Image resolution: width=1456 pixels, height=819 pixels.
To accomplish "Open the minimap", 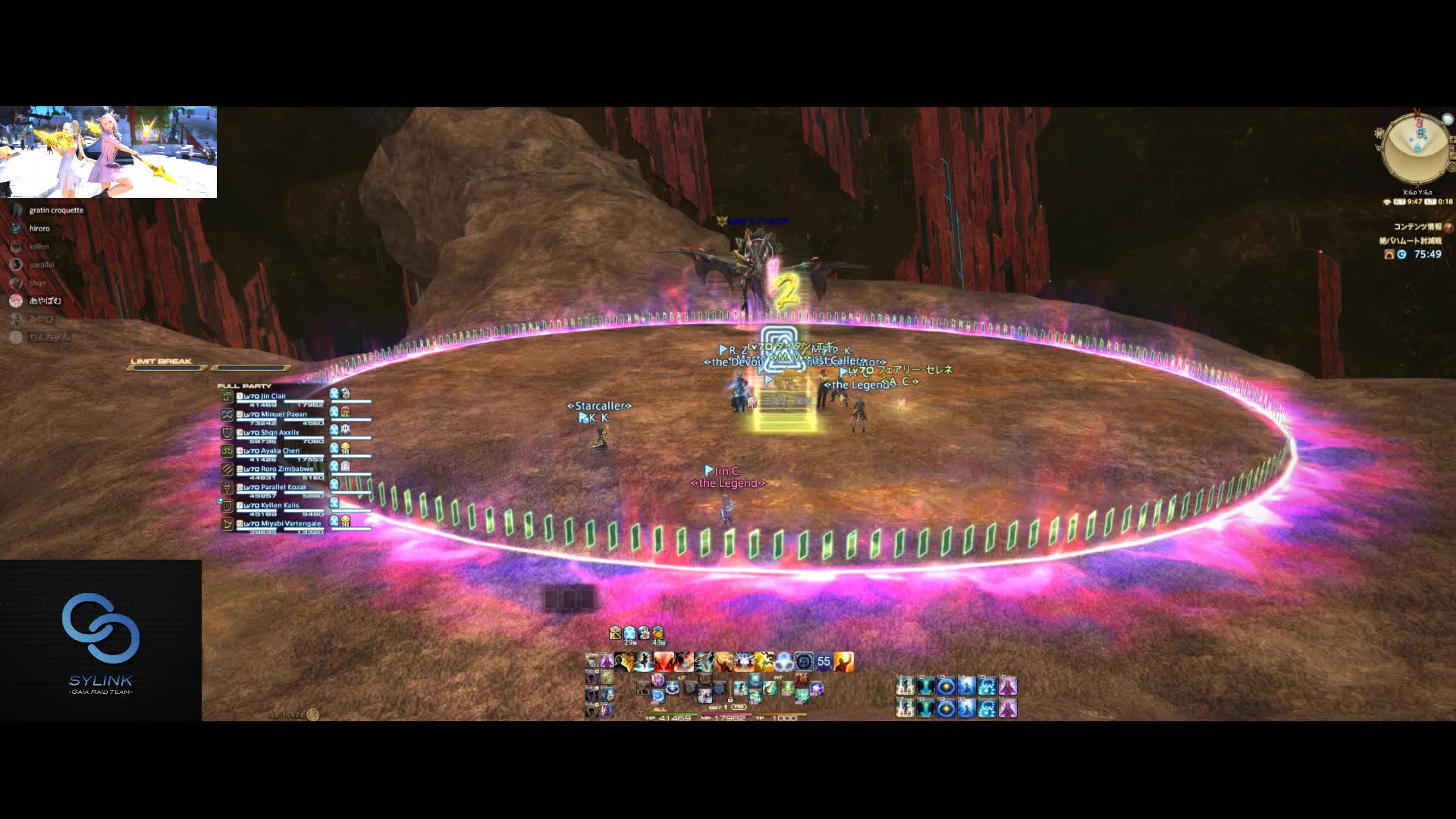I will click(1416, 148).
